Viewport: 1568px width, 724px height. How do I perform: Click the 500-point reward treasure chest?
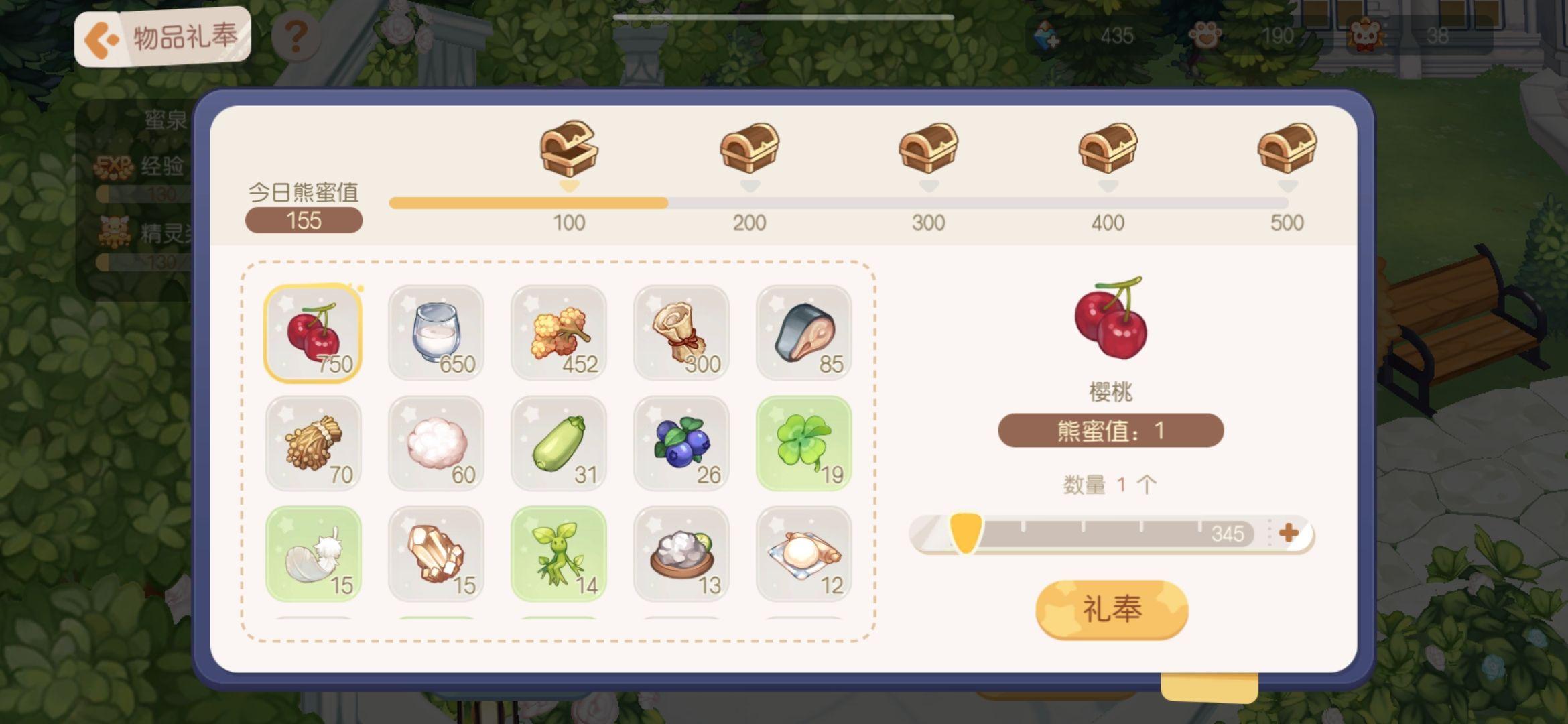pyautogui.click(x=1287, y=148)
